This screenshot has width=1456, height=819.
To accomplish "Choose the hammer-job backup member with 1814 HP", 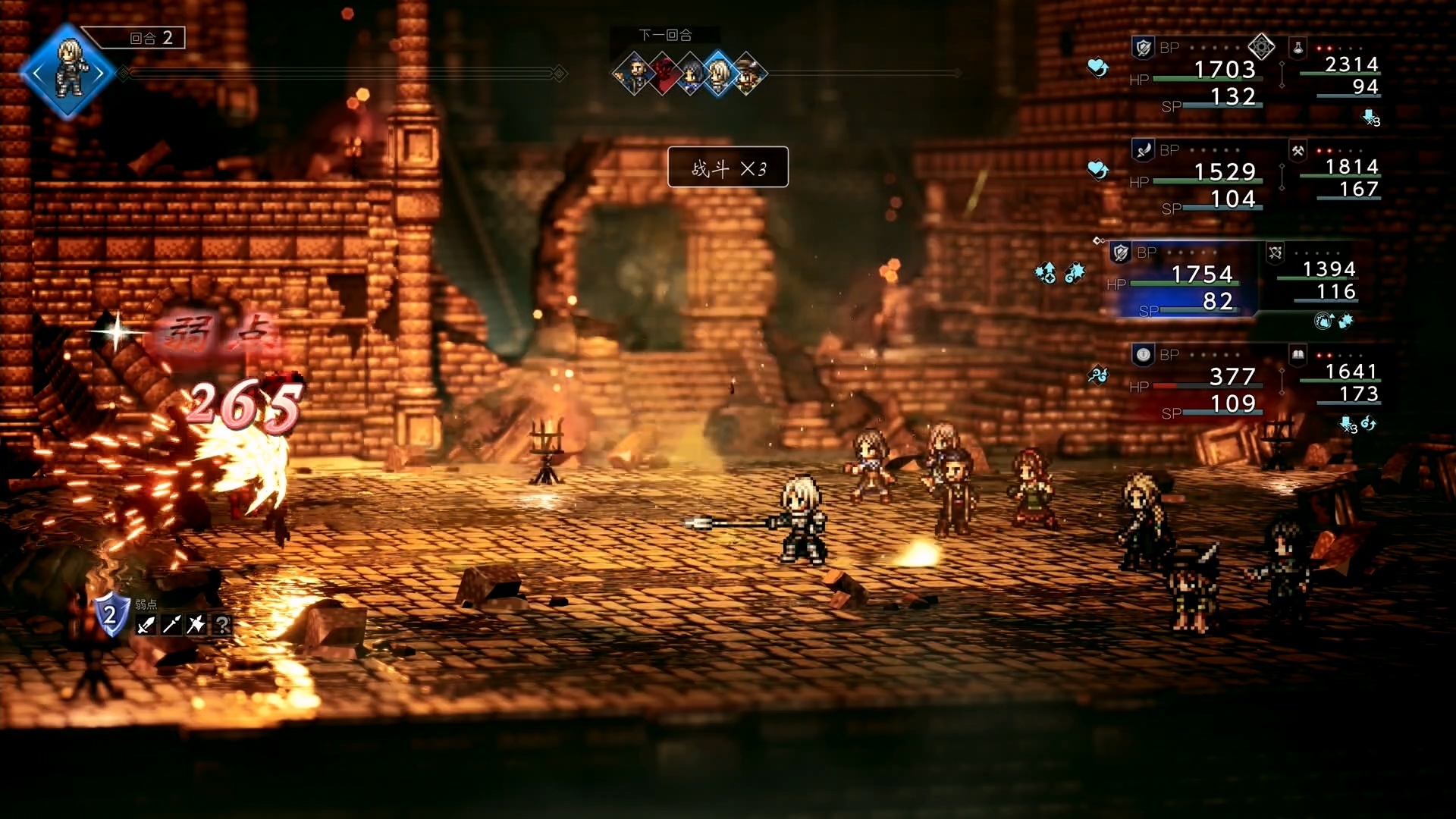I will point(1338,173).
